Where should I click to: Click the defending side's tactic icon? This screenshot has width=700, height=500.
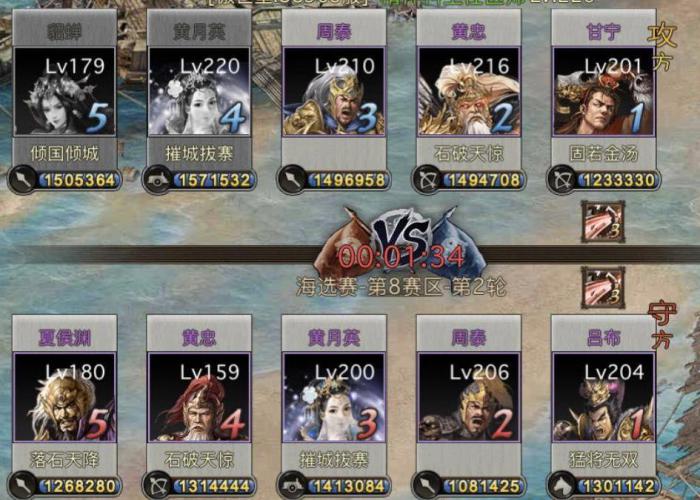tap(603, 286)
